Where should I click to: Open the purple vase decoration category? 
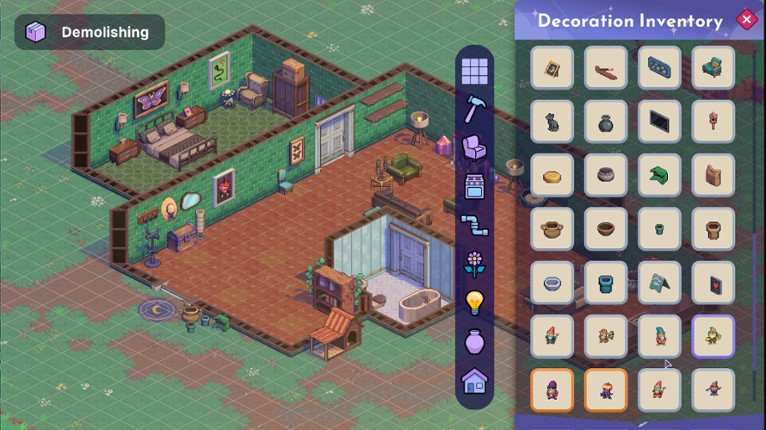tap(474, 341)
